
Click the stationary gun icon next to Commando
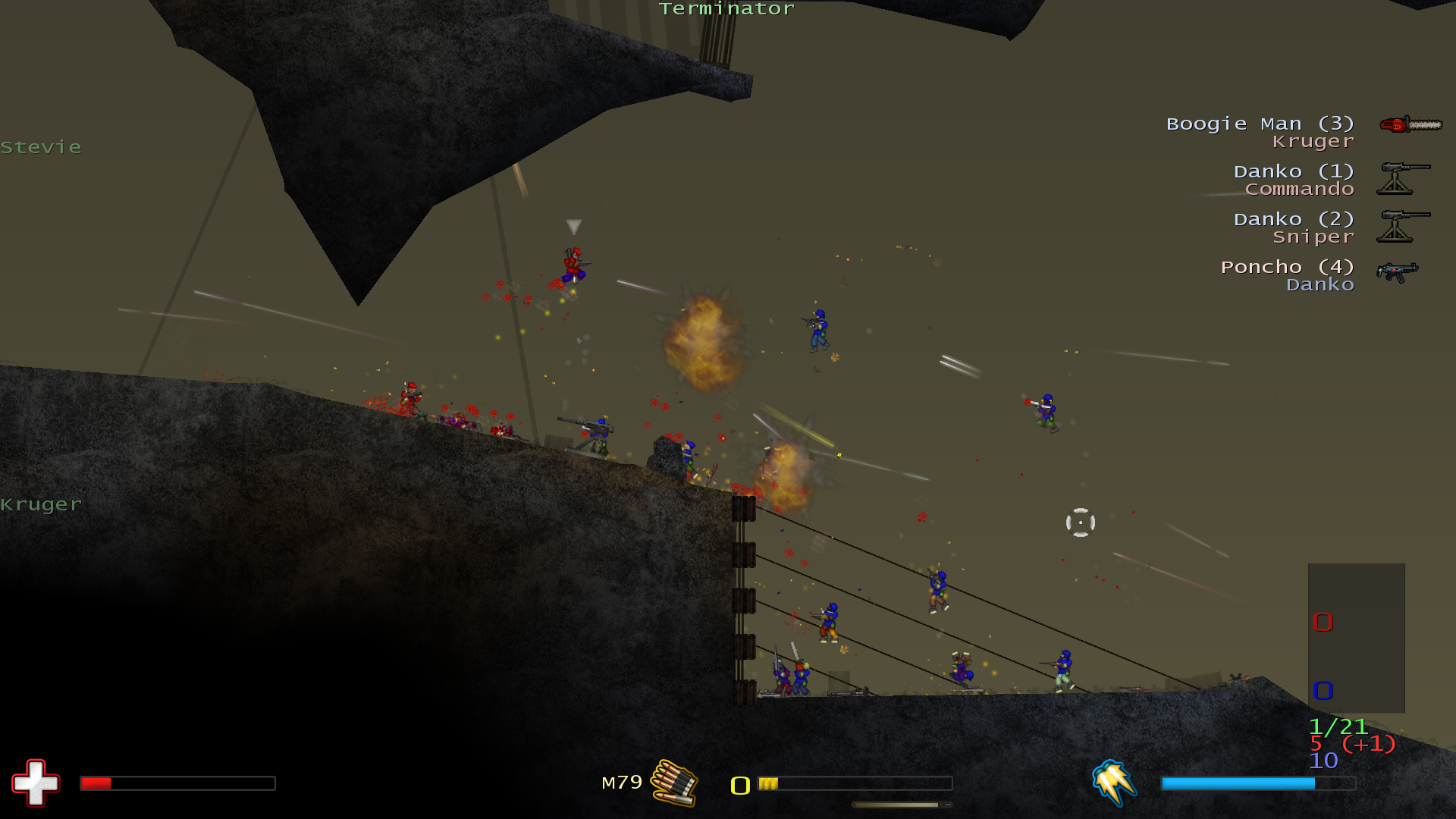pos(1404,178)
